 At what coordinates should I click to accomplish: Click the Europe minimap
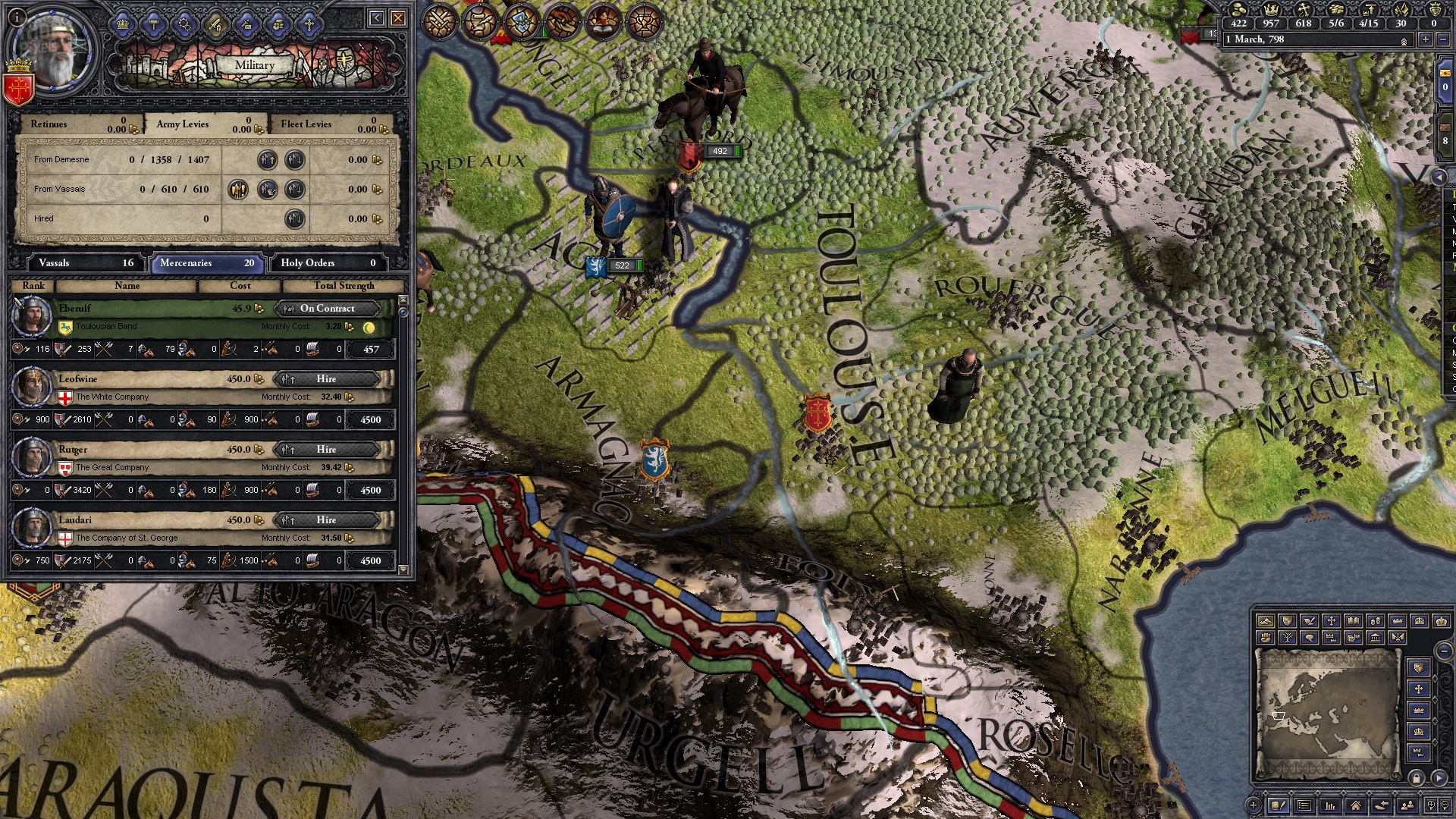click(x=1326, y=712)
